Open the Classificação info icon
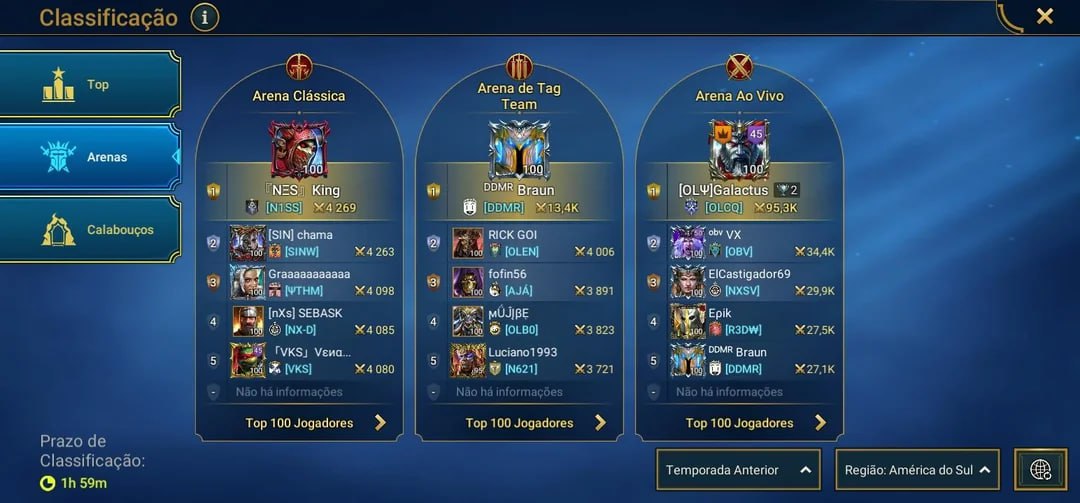The image size is (1080, 503). pyautogui.click(x=204, y=17)
